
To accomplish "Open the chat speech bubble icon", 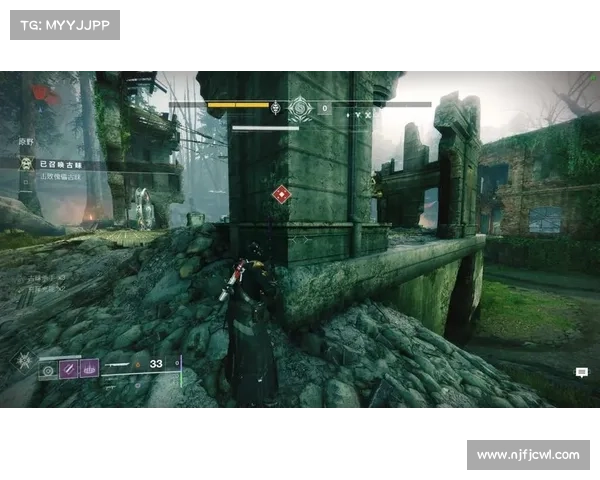I will pos(581,372).
